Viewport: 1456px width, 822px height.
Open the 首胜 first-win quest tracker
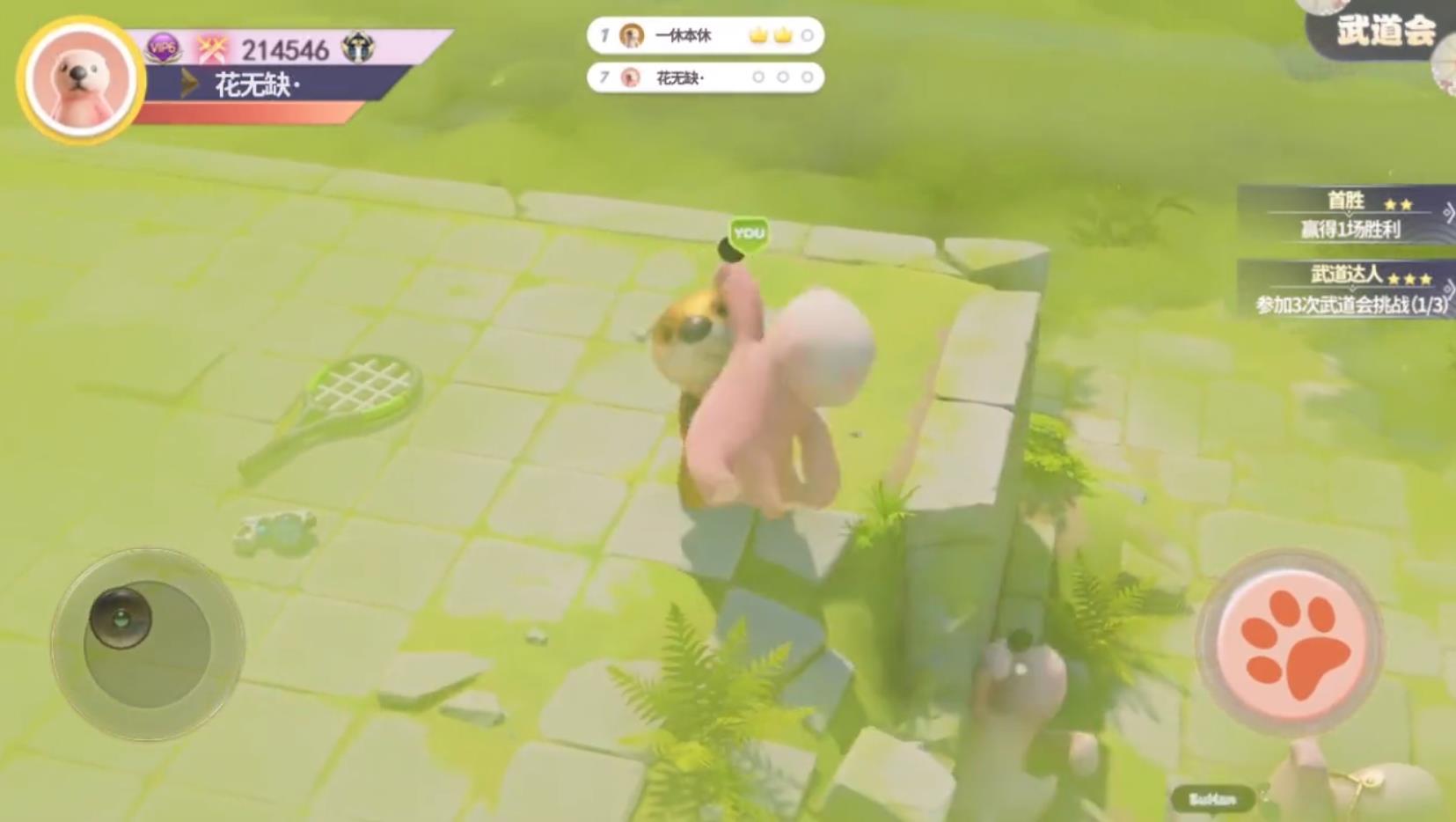(x=1348, y=214)
